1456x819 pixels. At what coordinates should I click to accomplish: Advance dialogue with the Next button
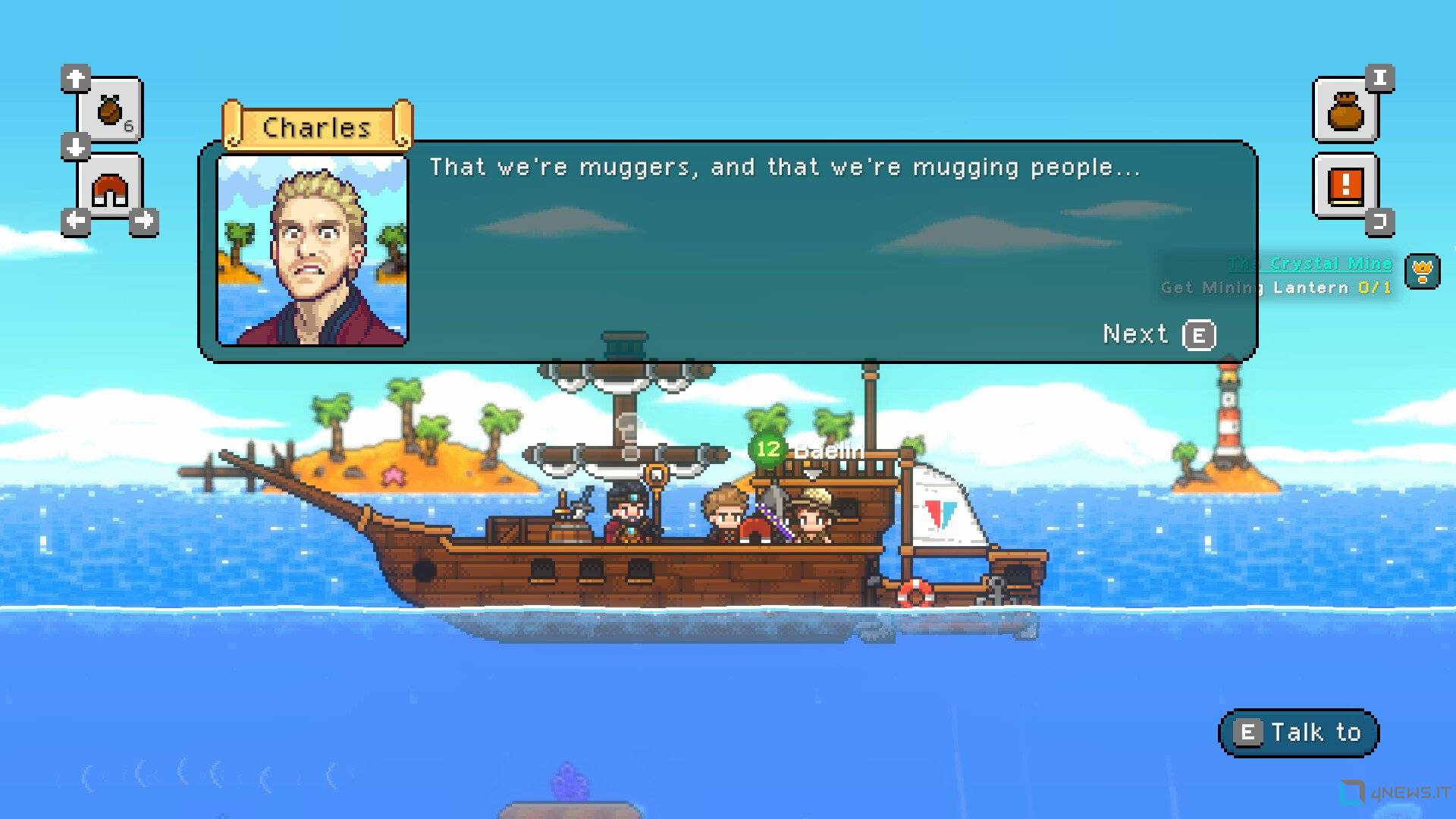pos(1159,334)
